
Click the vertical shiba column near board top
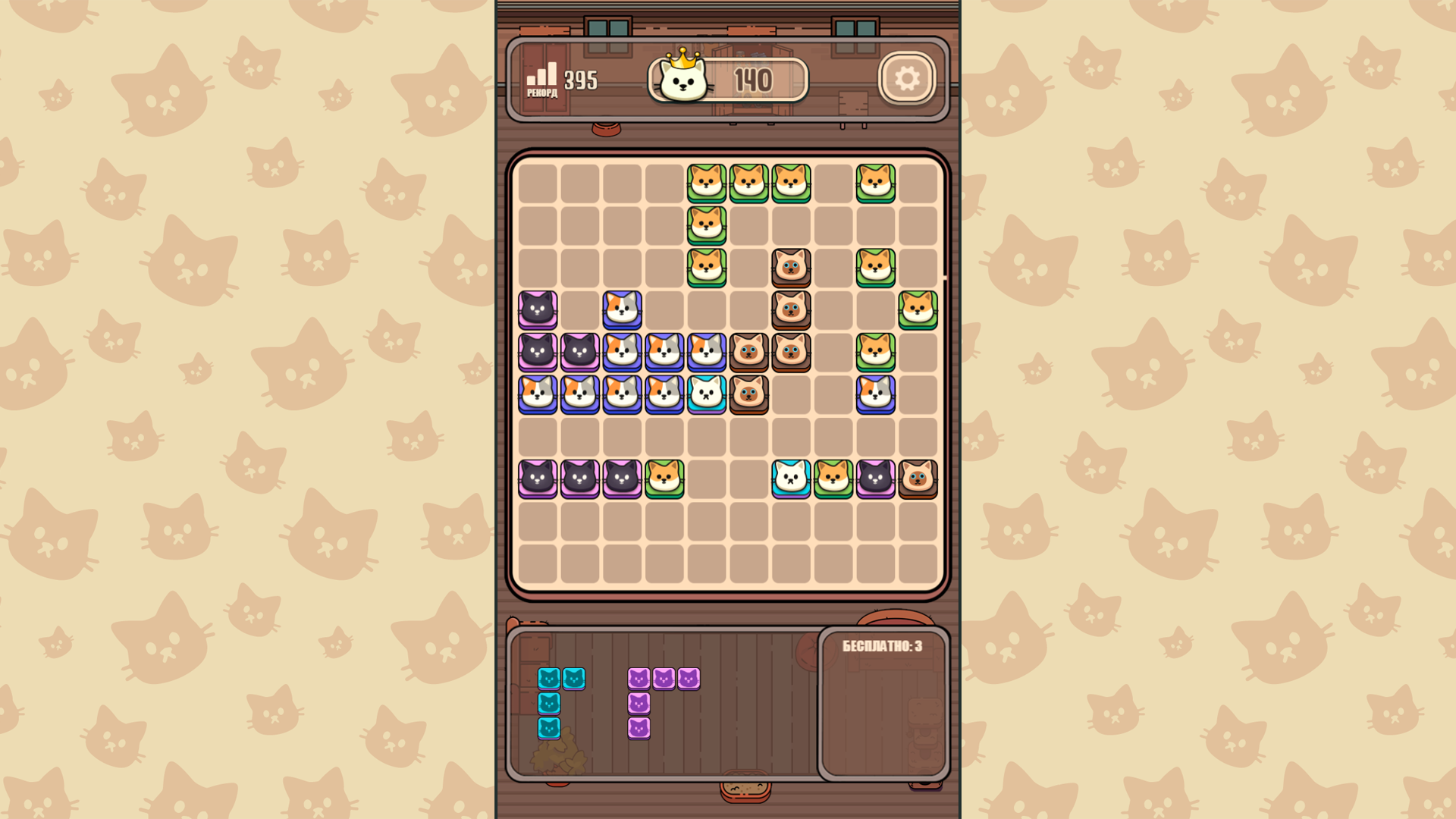(x=708, y=224)
